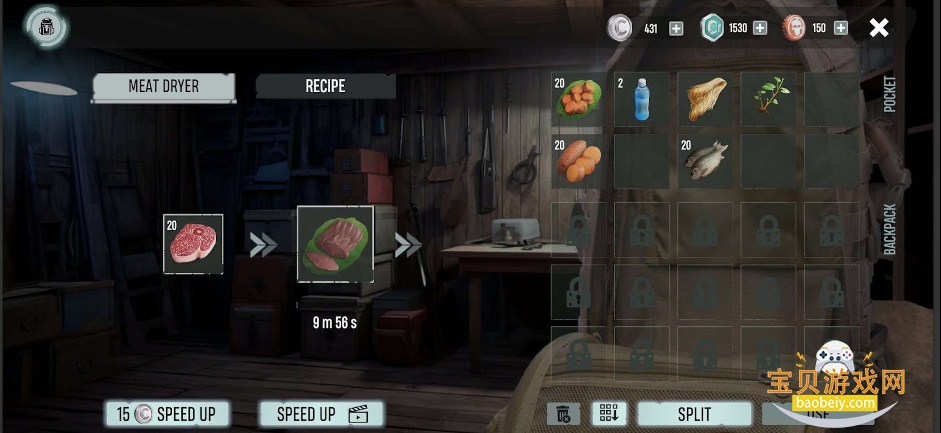Select the raw sweet potatoes slot
The image size is (941, 433).
(578, 161)
